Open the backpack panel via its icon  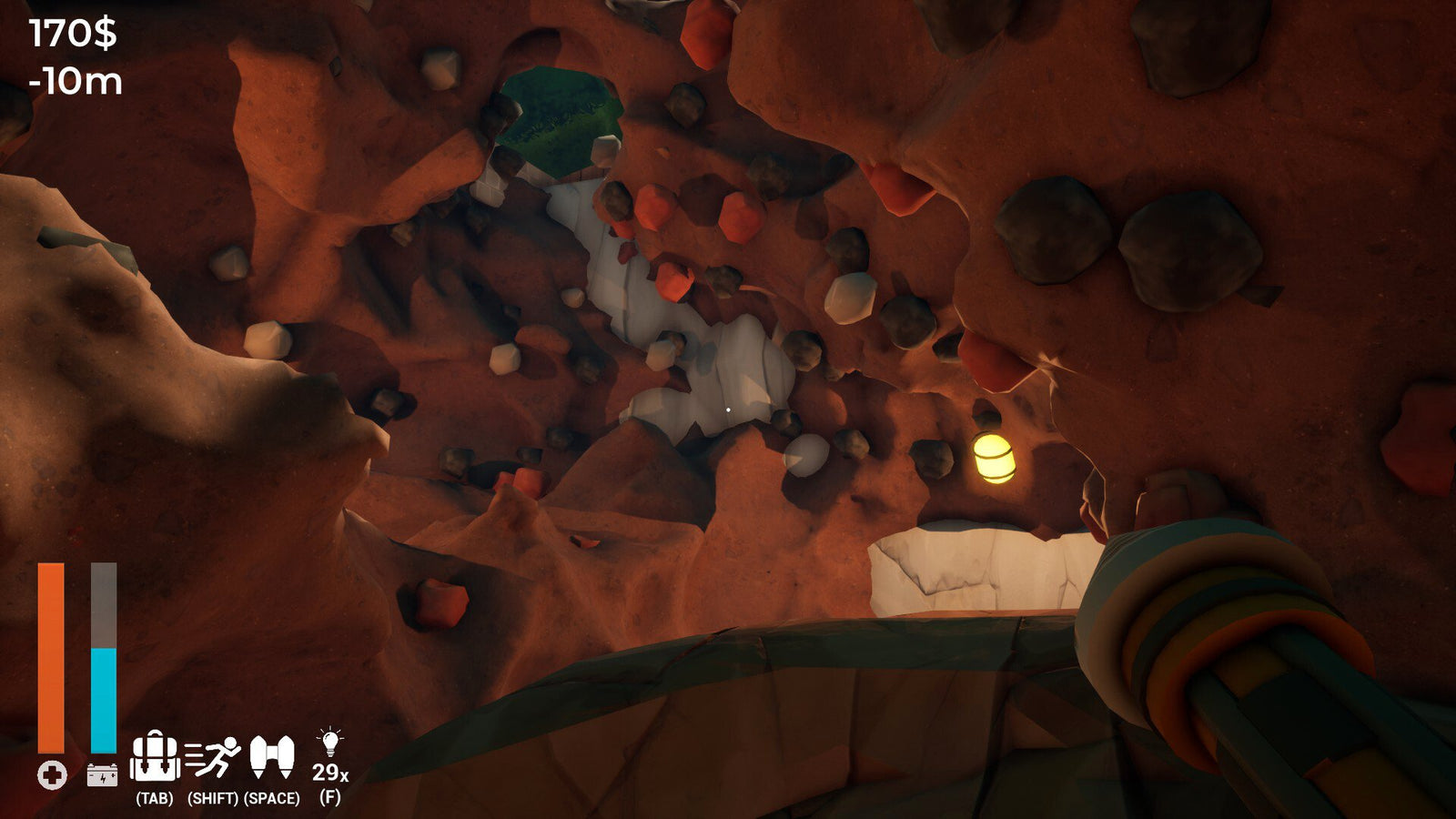coord(155,756)
